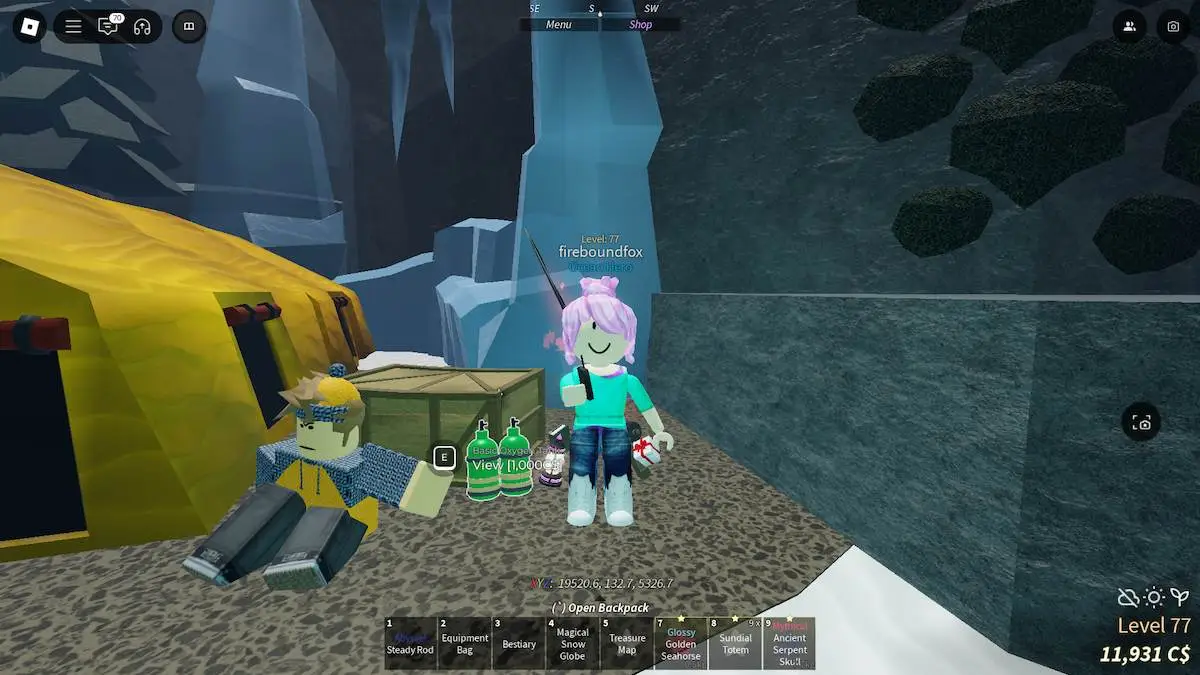Image resolution: width=1200 pixels, height=675 pixels.
Task: Open the Shop button under the compass
Action: (640, 25)
